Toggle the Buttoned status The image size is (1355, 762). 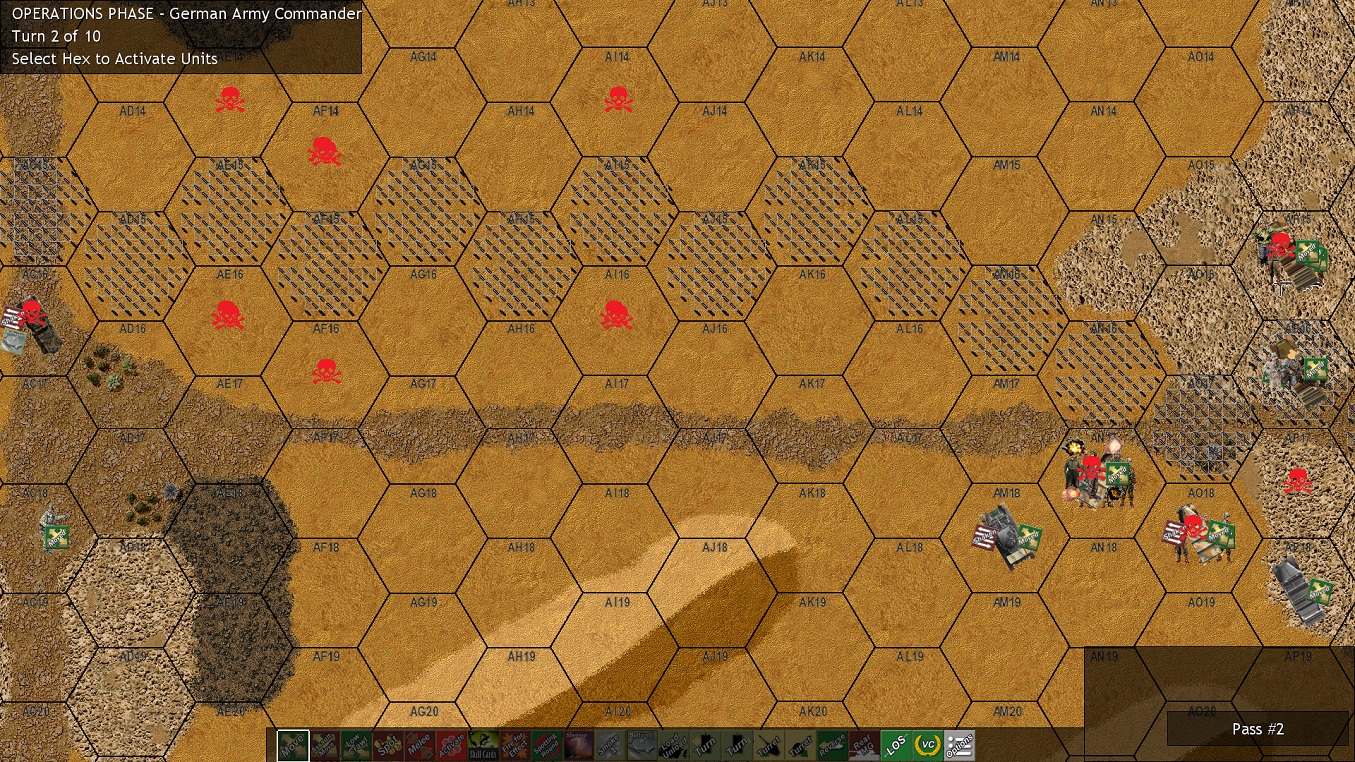[x=640, y=744]
